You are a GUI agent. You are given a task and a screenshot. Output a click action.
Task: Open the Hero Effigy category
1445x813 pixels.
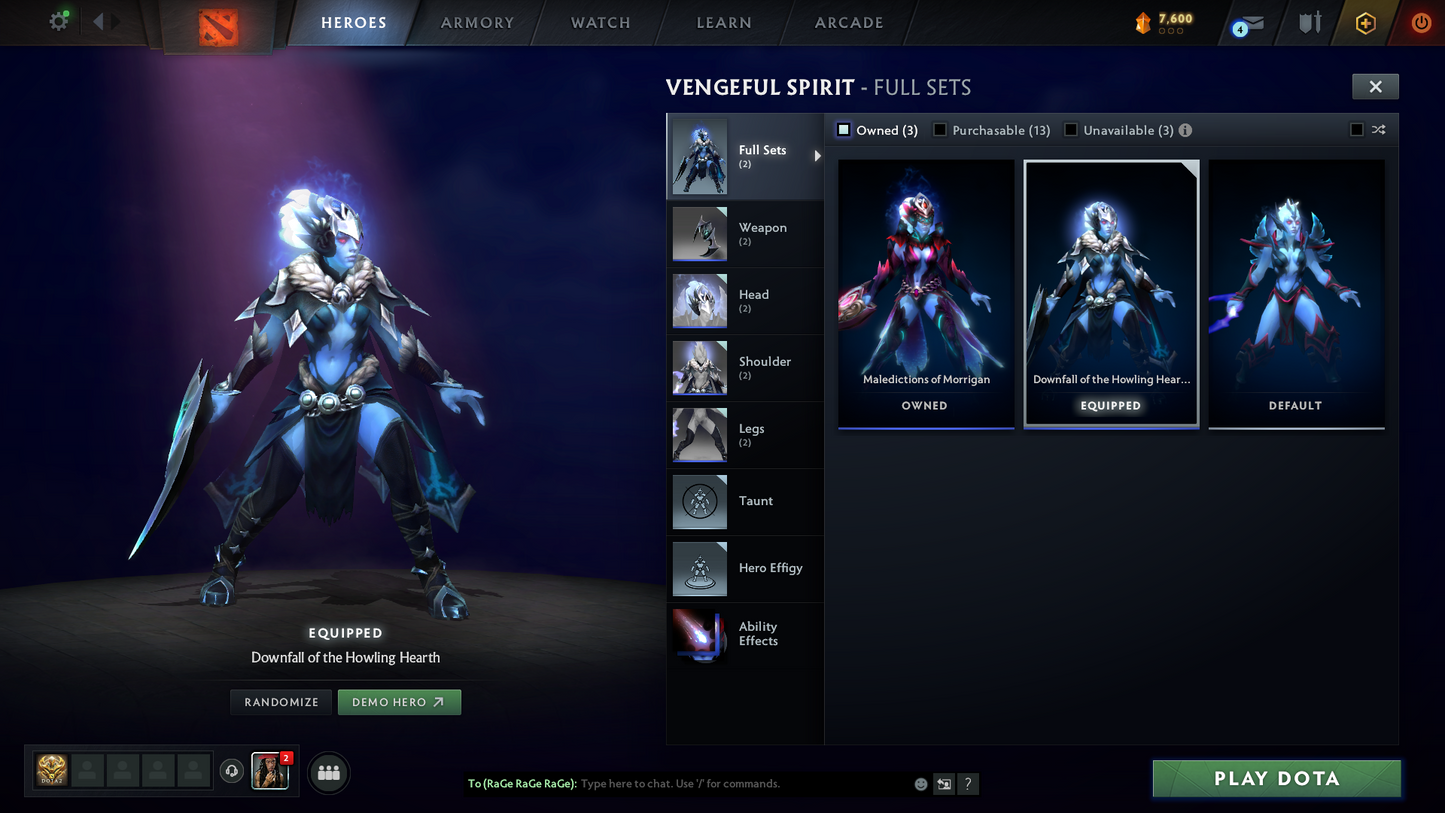(700, 569)
